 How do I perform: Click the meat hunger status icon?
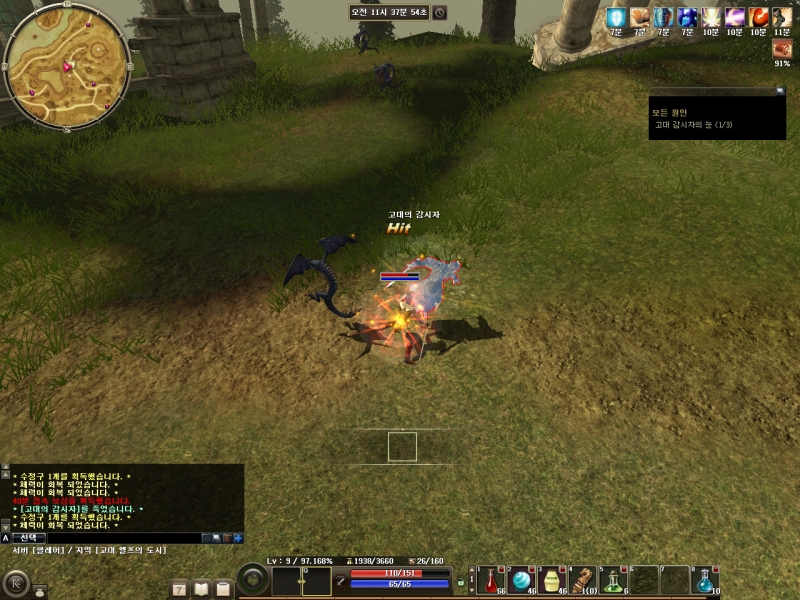781,47
